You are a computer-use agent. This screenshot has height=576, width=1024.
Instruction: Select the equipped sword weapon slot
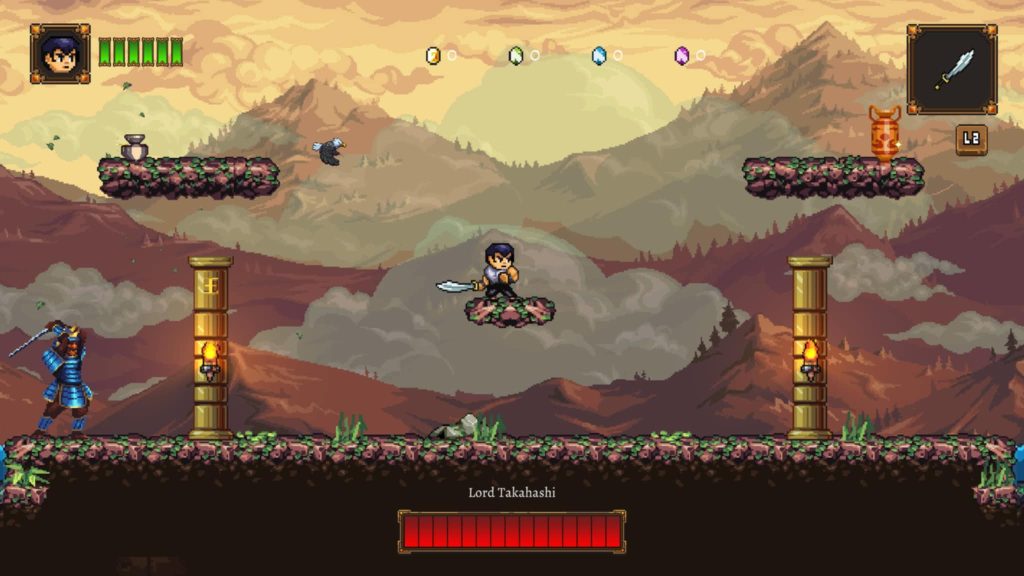(x=951, y=69)
